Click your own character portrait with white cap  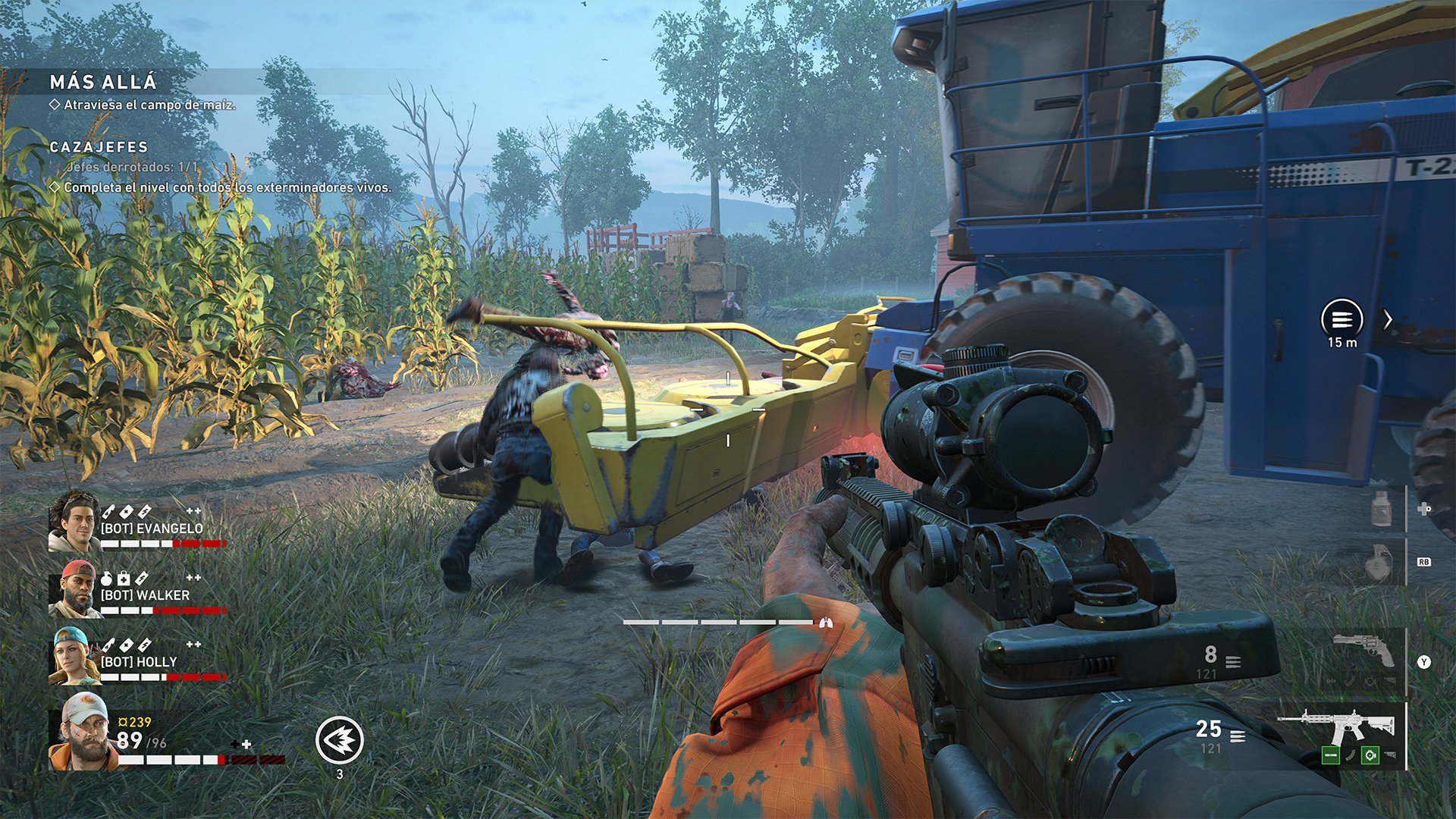coord(83,732)
